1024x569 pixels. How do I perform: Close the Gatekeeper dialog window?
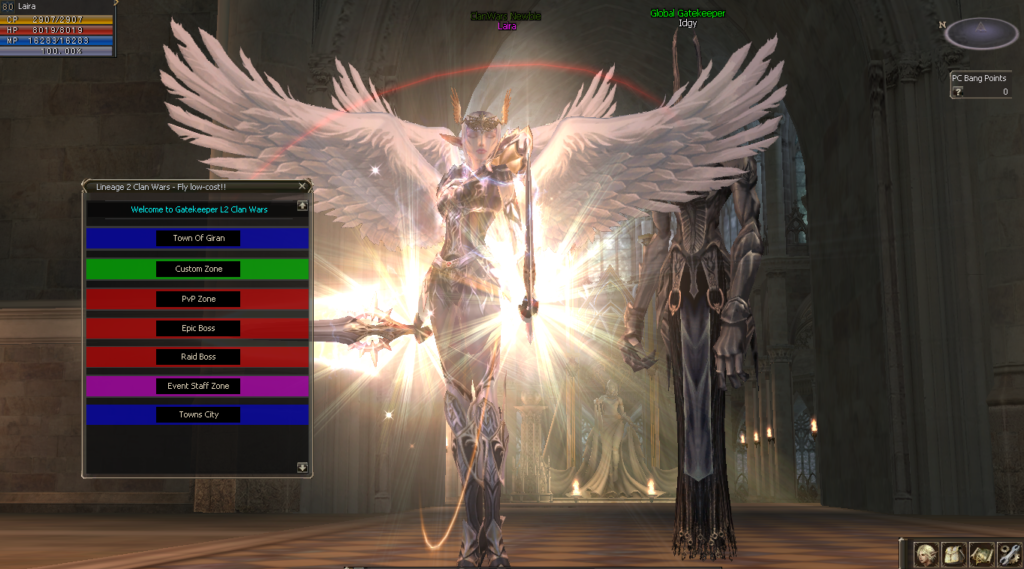pyautogui.click(x=302, y=186)
